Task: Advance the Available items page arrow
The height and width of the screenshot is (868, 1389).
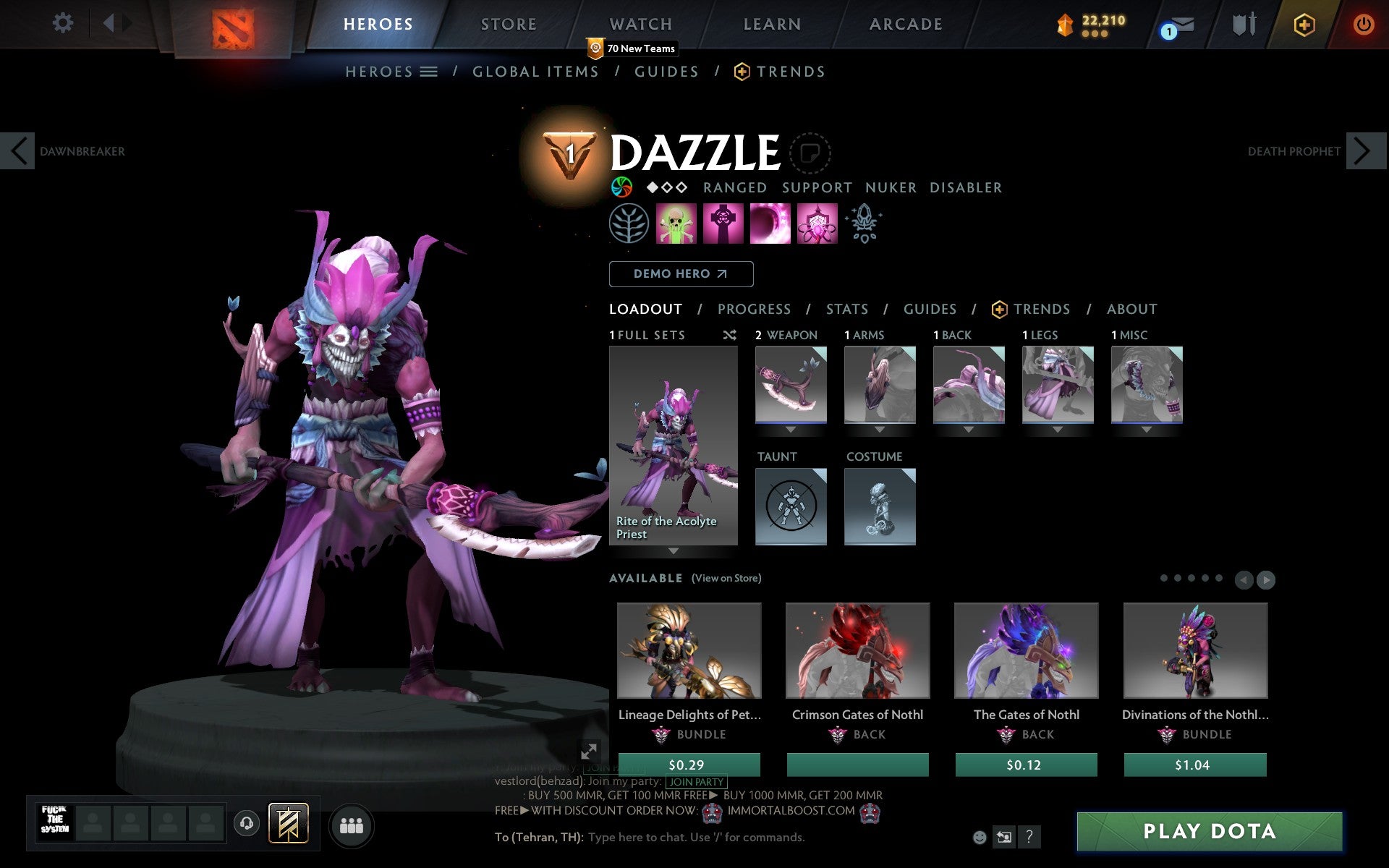Action: (1265, 579)
